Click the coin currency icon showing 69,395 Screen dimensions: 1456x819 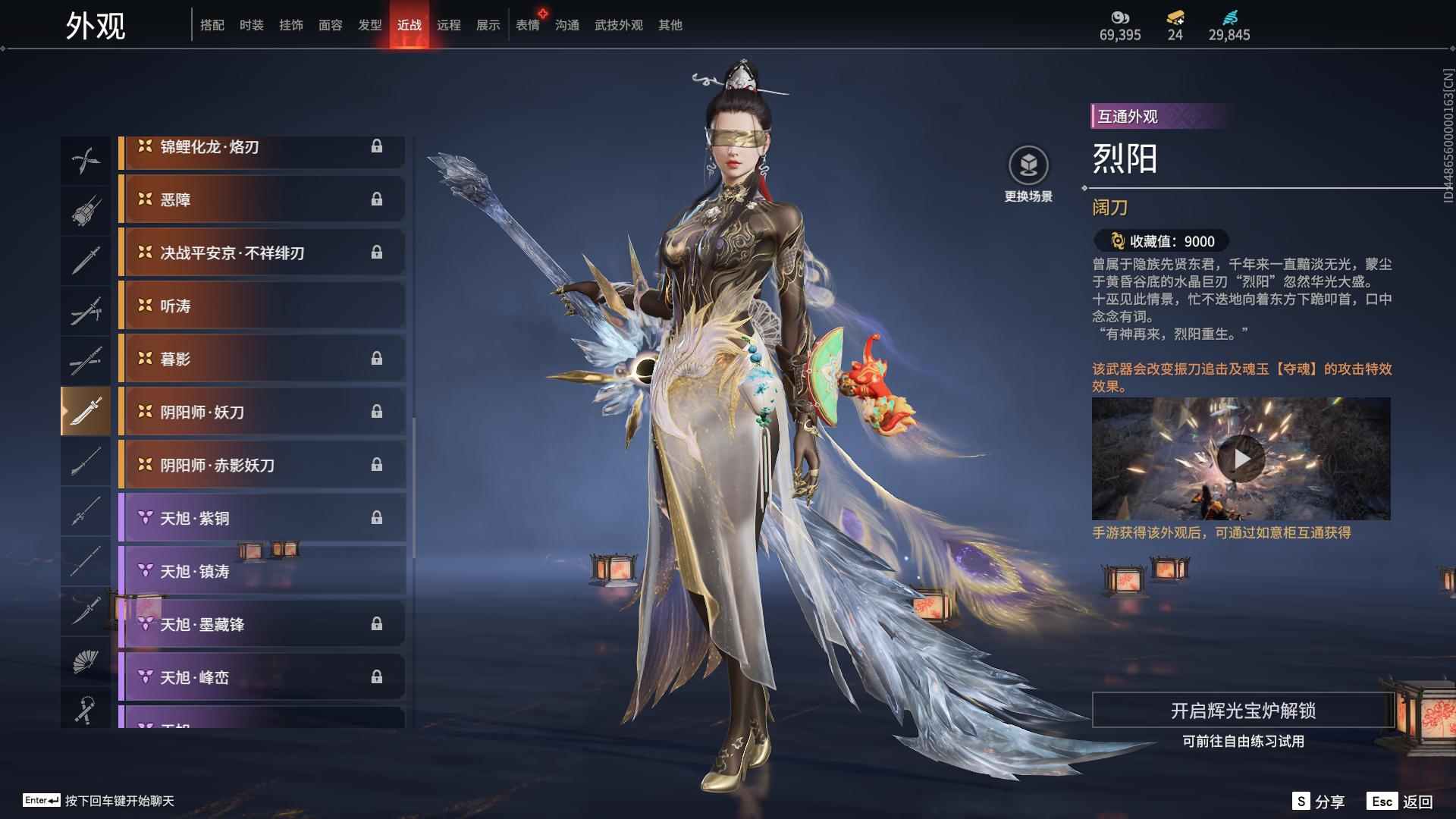click(1120, 17)
